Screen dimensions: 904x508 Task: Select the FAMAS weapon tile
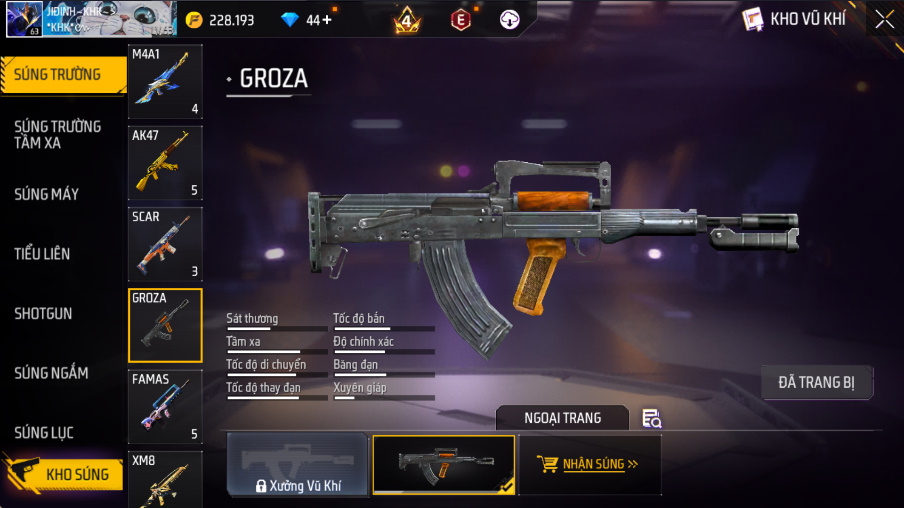(165, 407)
